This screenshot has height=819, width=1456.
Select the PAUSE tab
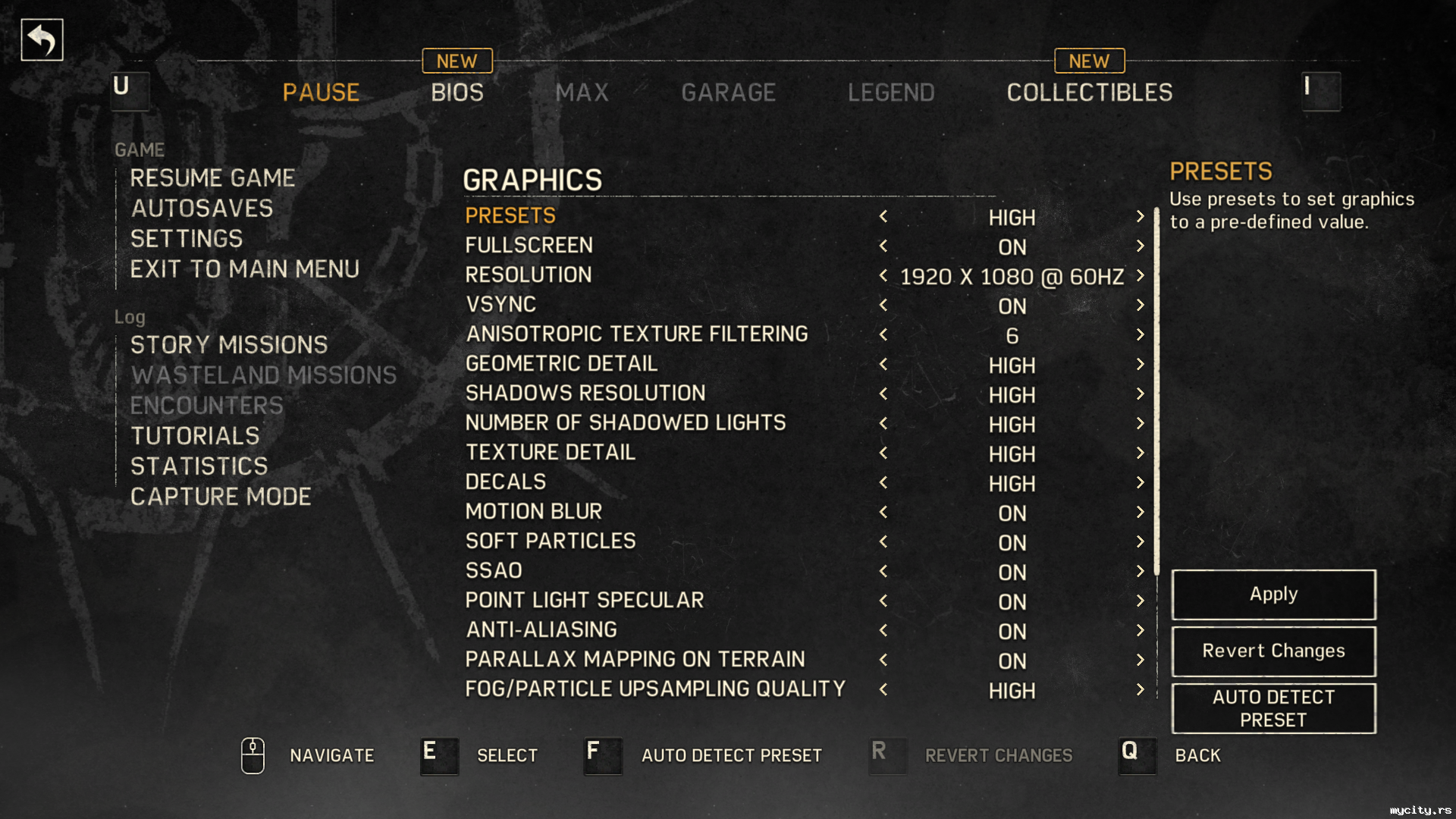[321, 93]
